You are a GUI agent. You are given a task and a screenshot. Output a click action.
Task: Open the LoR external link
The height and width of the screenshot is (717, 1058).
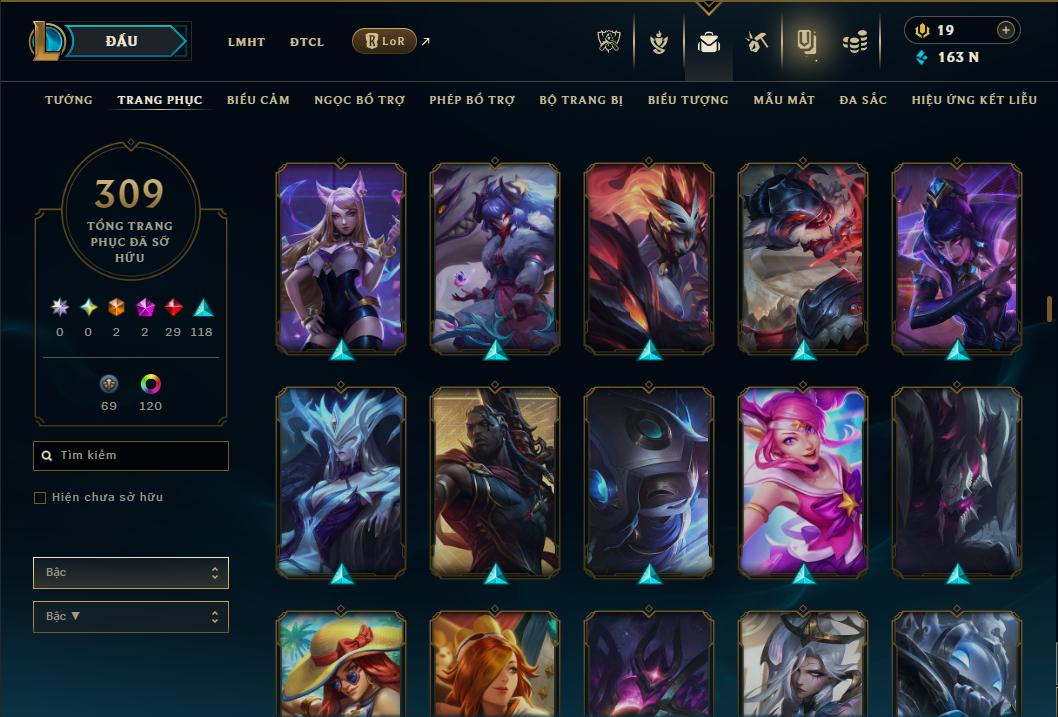(385, 41)
